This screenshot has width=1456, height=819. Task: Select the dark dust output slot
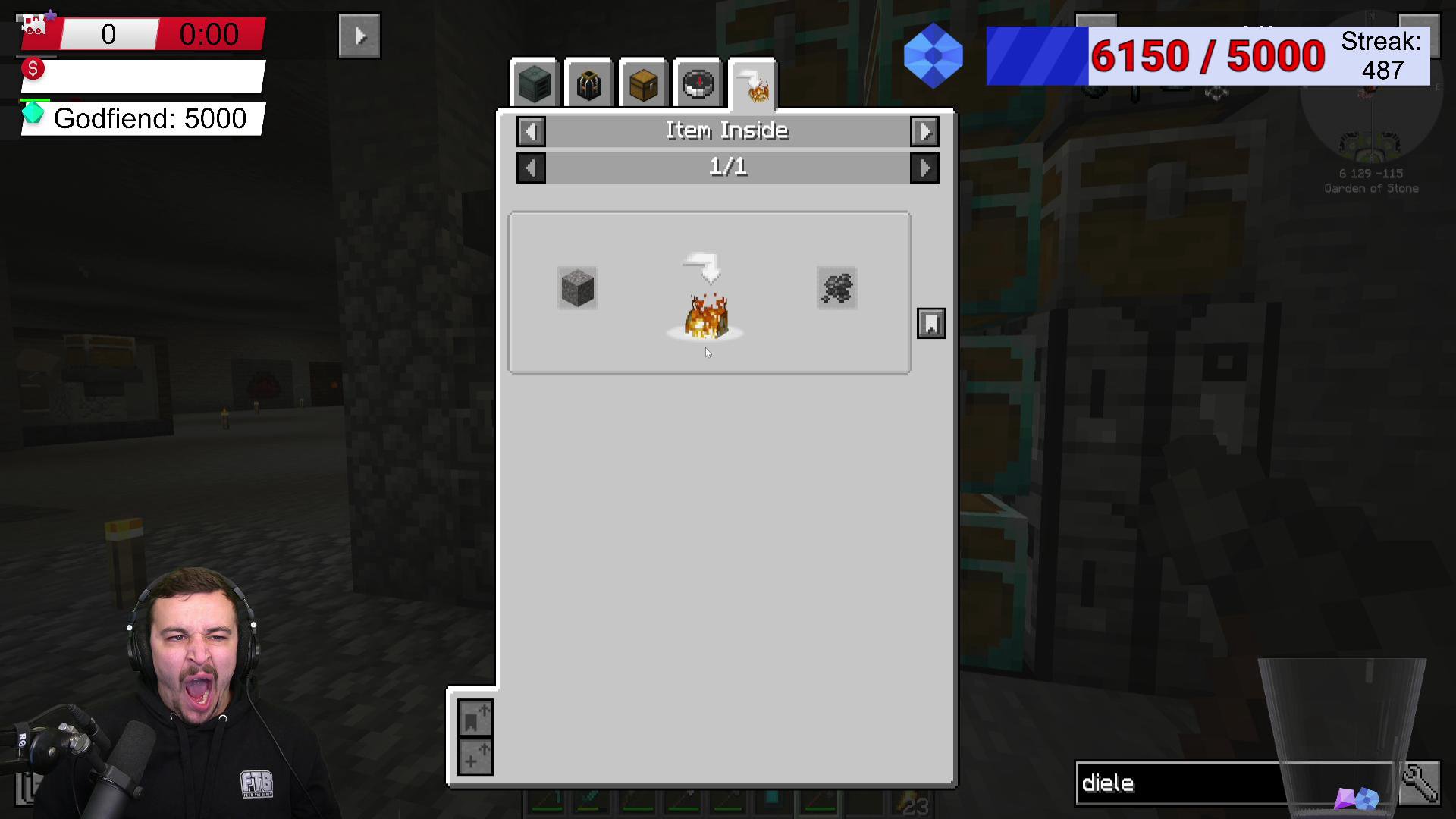836,288
